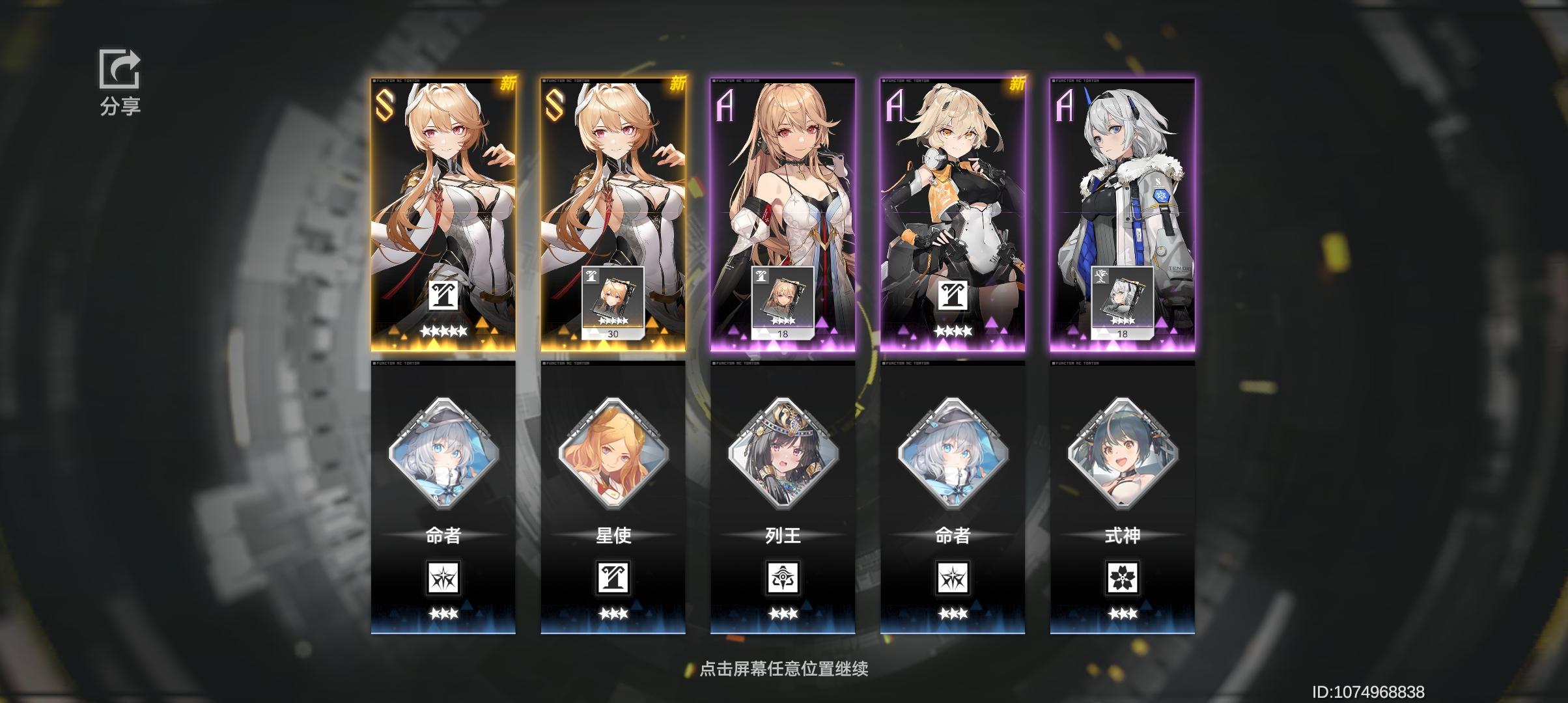The width and height of the screenshot is (1568, 703).
Task: Click the 分享 share icon
Action: [119, 72]
